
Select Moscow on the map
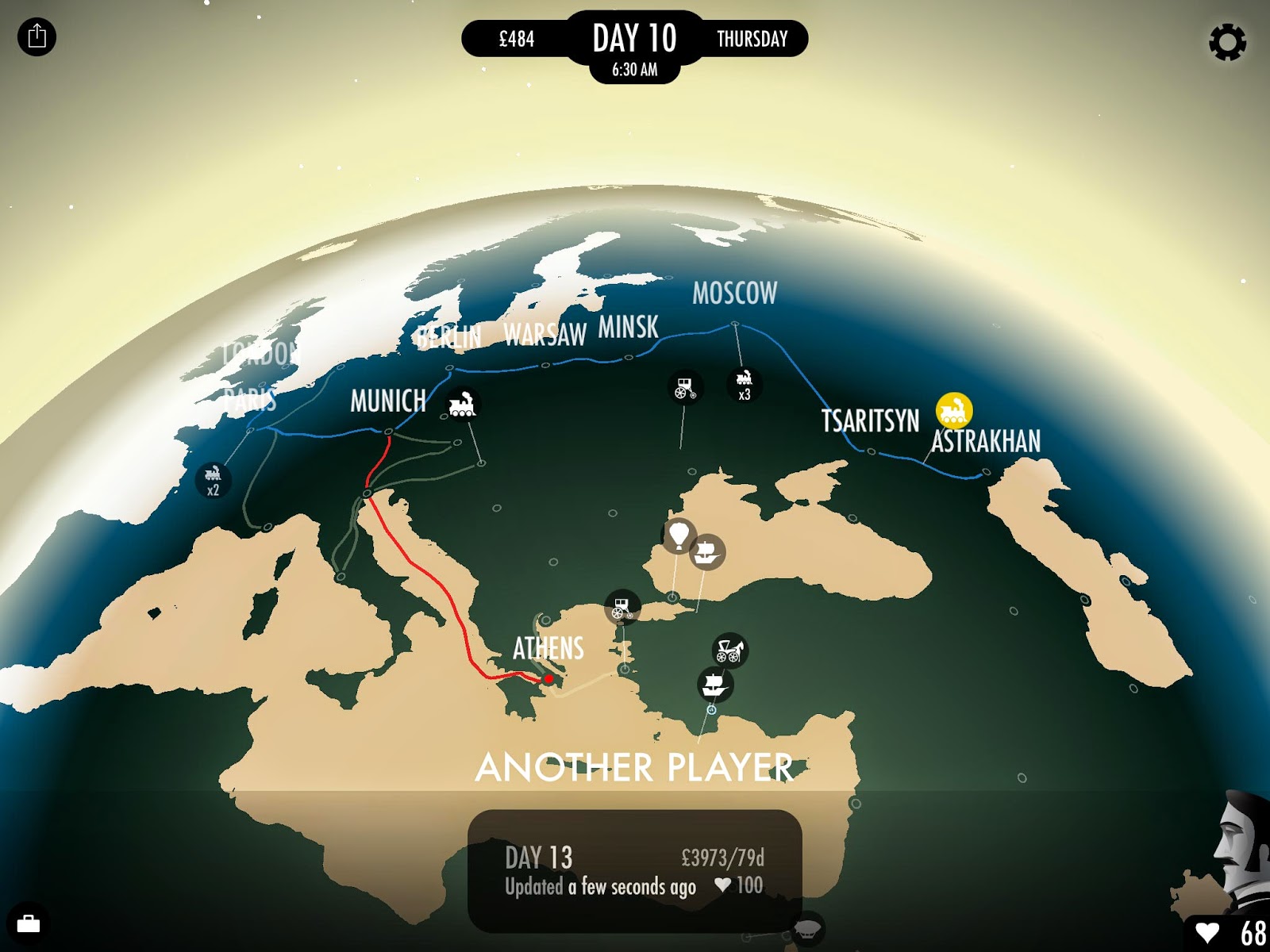coord(734,294)
